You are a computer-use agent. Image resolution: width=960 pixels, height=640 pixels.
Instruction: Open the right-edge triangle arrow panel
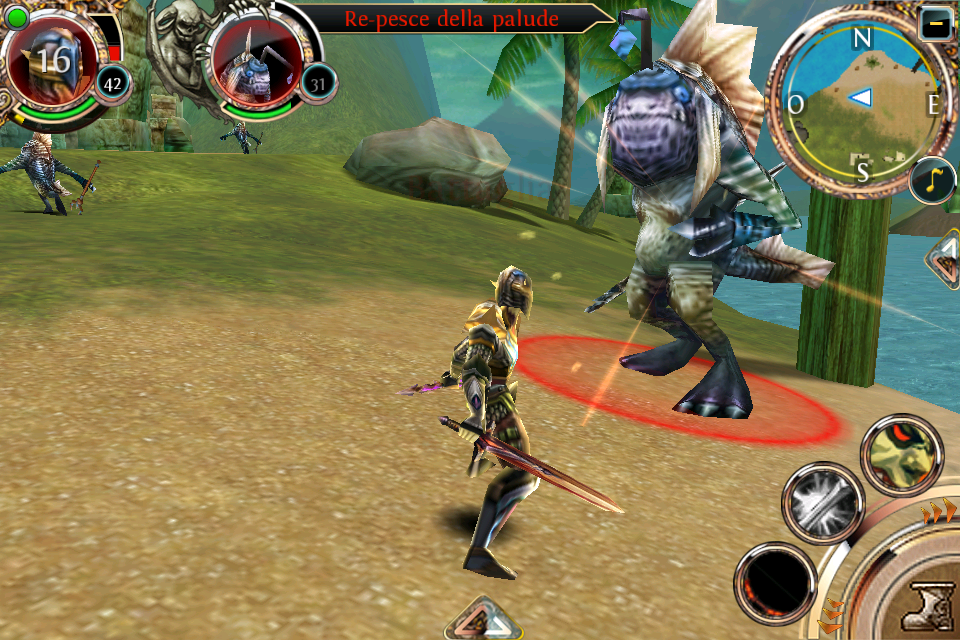point(945,262)
